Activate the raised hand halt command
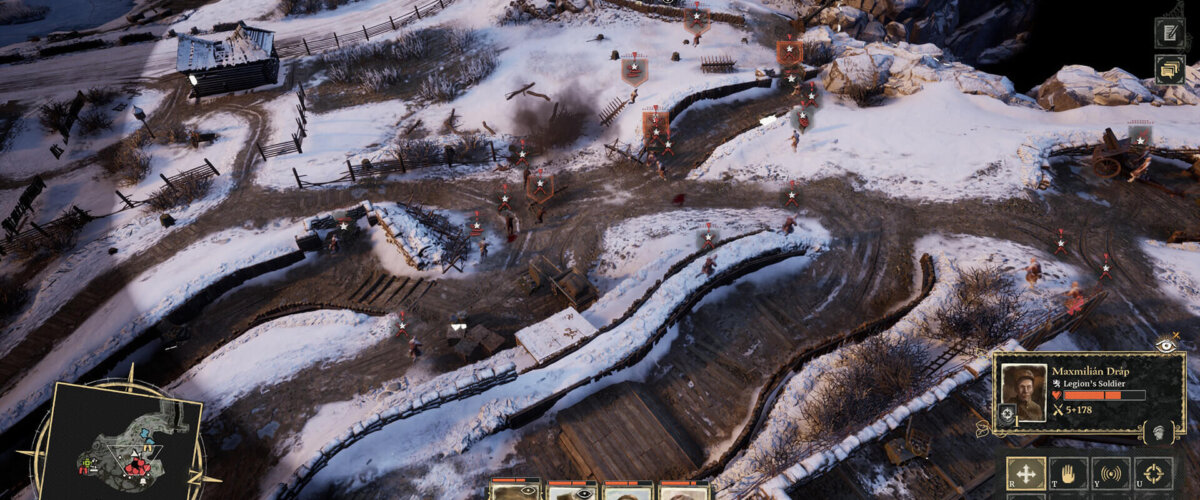Image resolution: width=1200 pixels, height=500 pixels. coord(1068,473)
